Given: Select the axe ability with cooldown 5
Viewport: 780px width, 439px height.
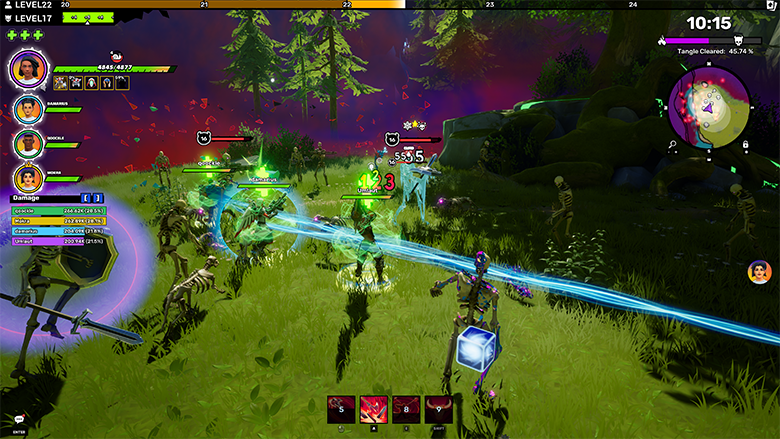Looking at the screenshot, I should 343,408.
